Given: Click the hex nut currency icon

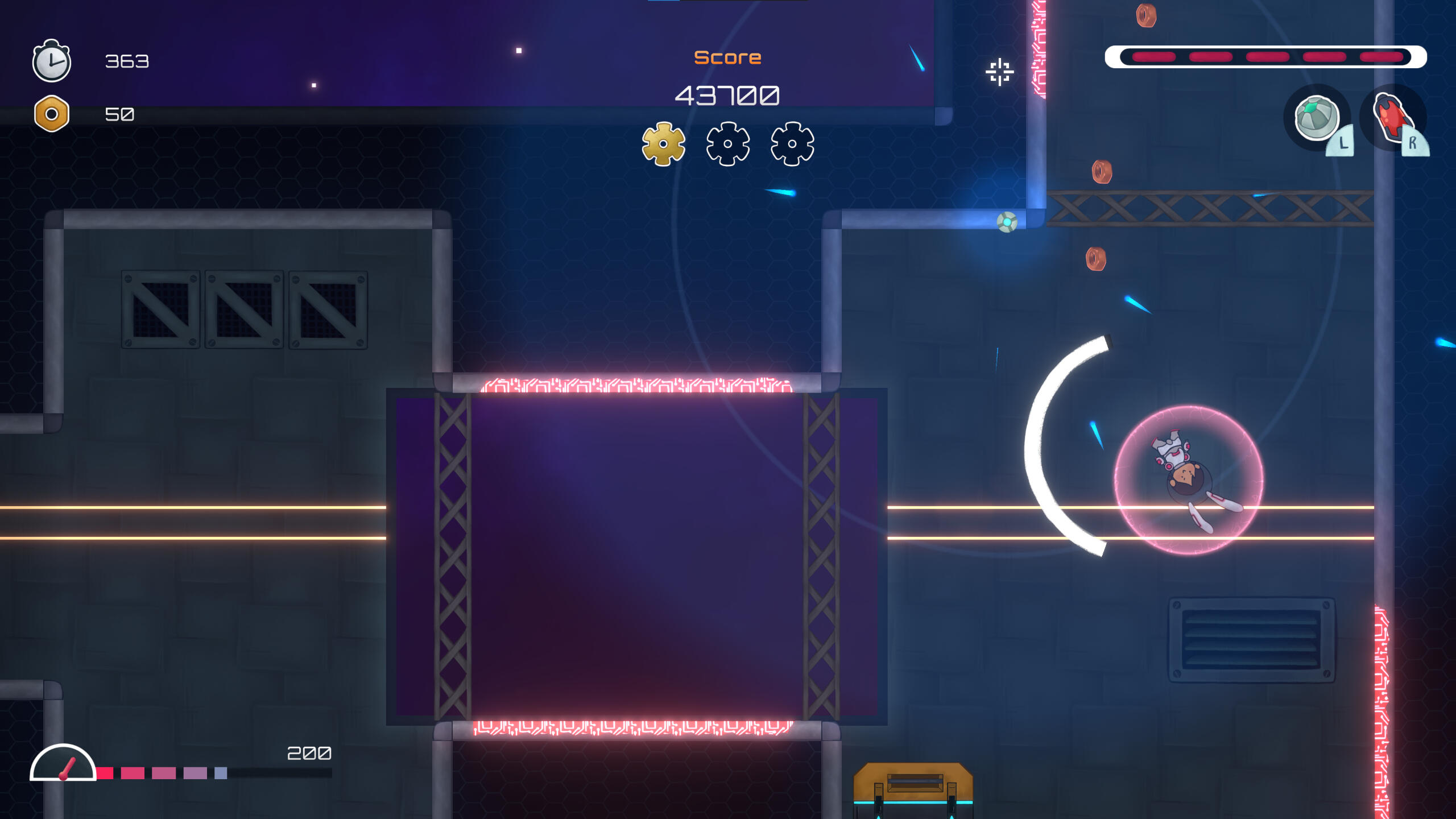Looking at the screenshot, I should [52, 114].
